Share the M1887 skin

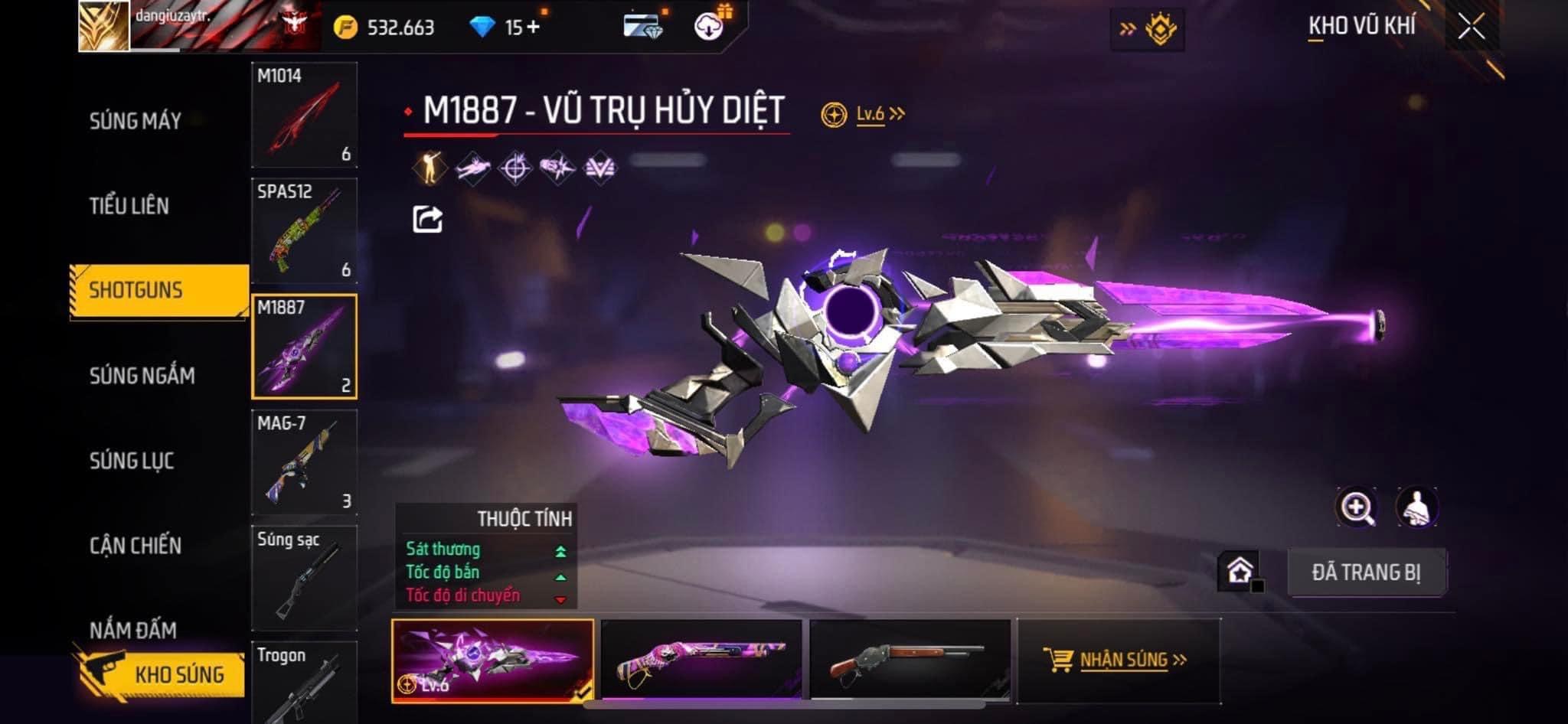(x=427, y=220)
